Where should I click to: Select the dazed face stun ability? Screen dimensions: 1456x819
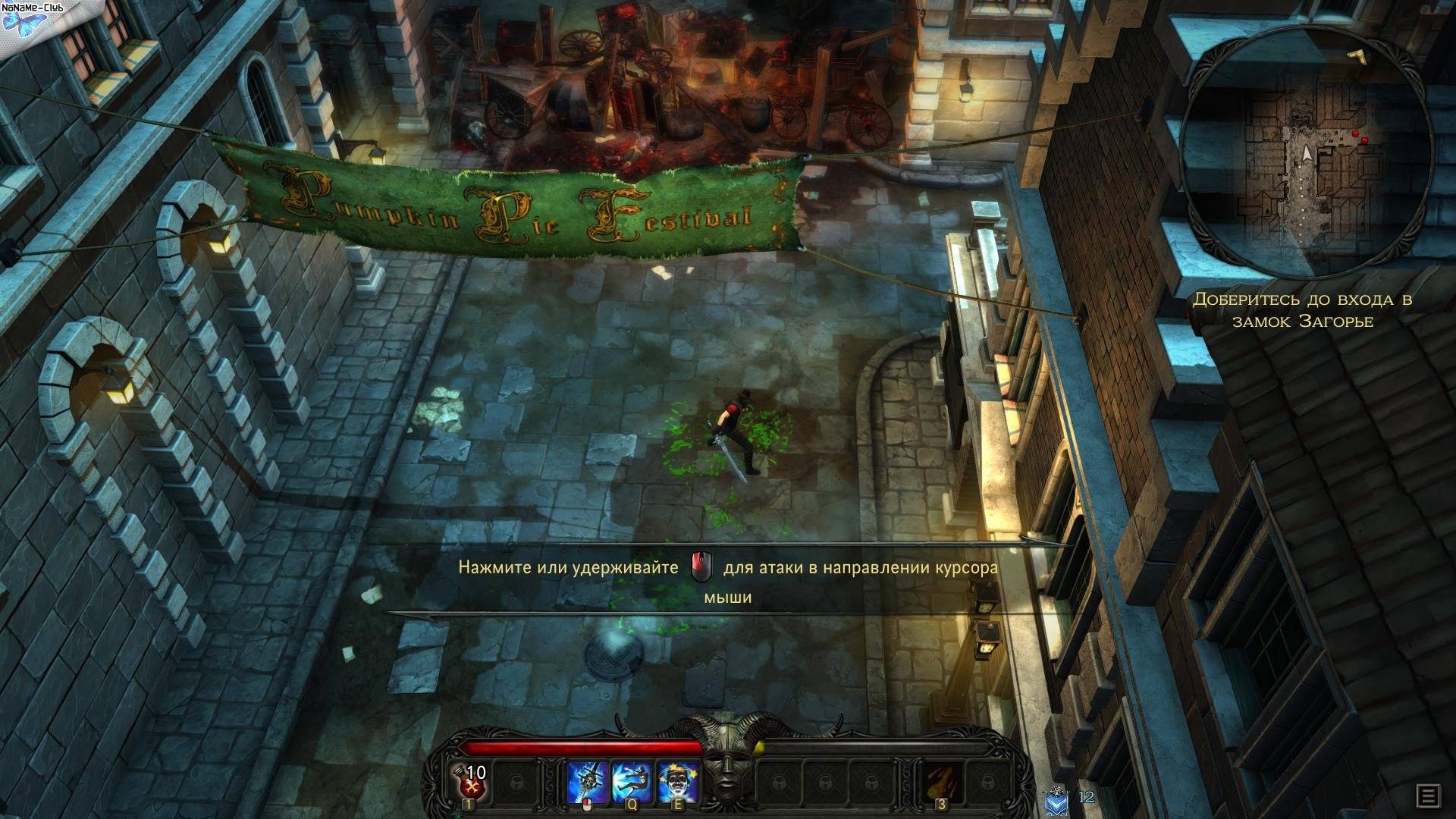coord(677,782)
